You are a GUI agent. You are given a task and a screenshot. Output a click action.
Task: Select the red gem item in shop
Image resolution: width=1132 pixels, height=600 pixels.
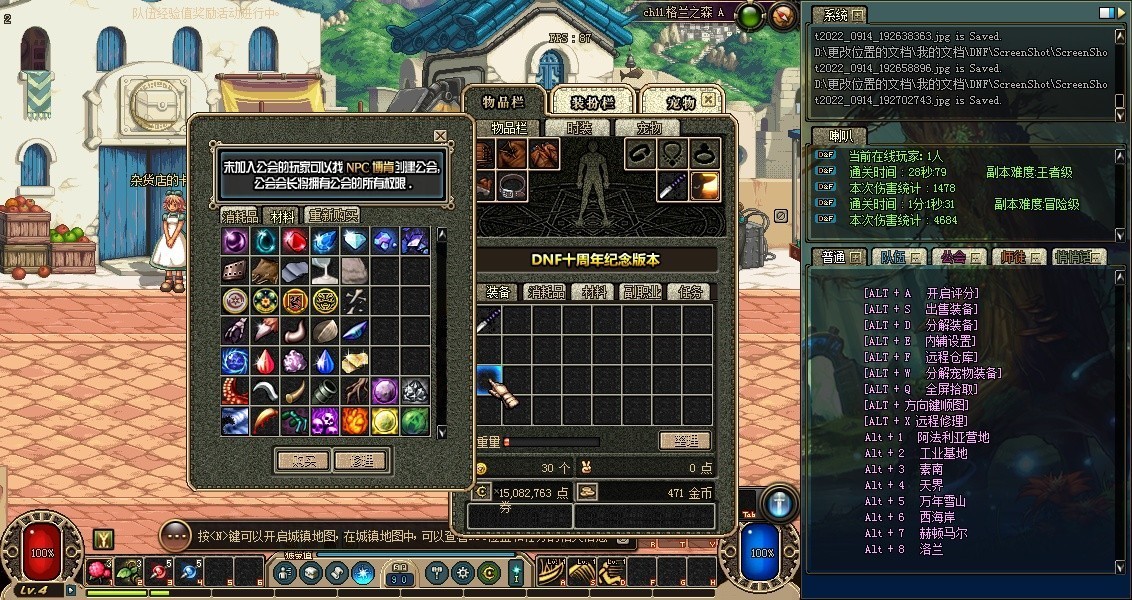click(x=294, y=241)
